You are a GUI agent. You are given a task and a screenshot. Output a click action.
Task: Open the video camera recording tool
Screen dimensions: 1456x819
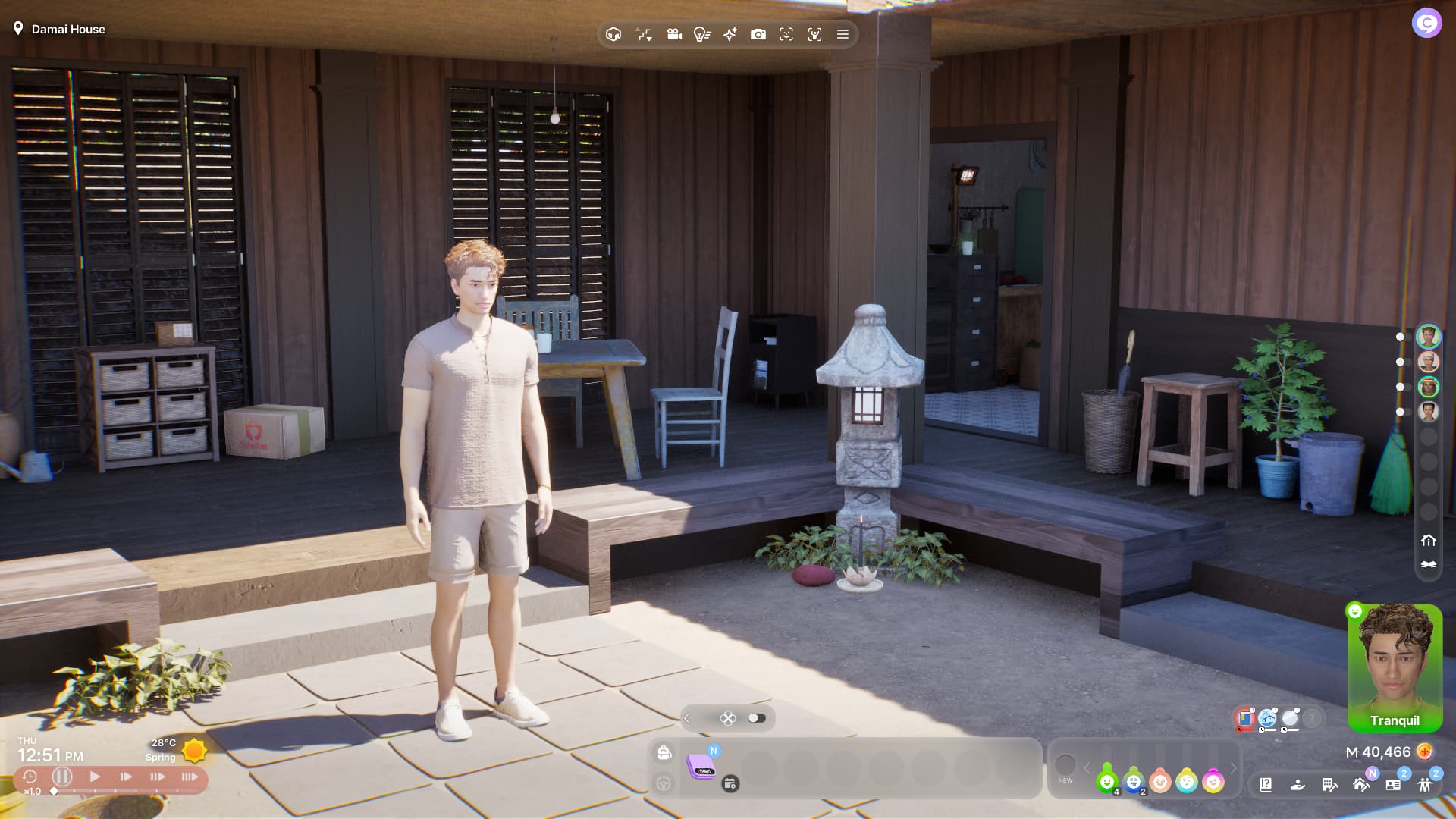coord(673,34)
